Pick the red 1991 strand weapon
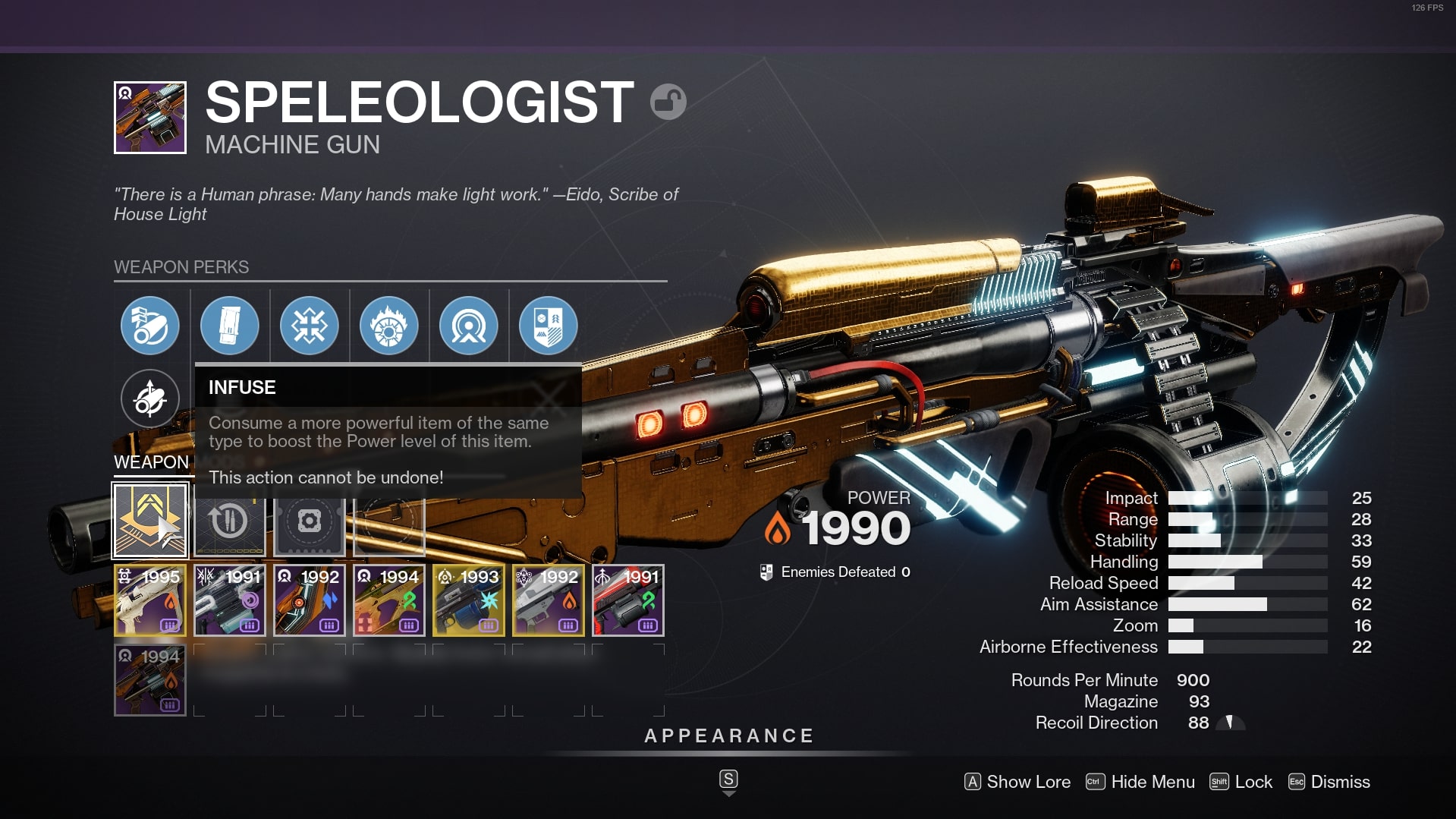Screen dimensions: 1456x819 point(627,600)
